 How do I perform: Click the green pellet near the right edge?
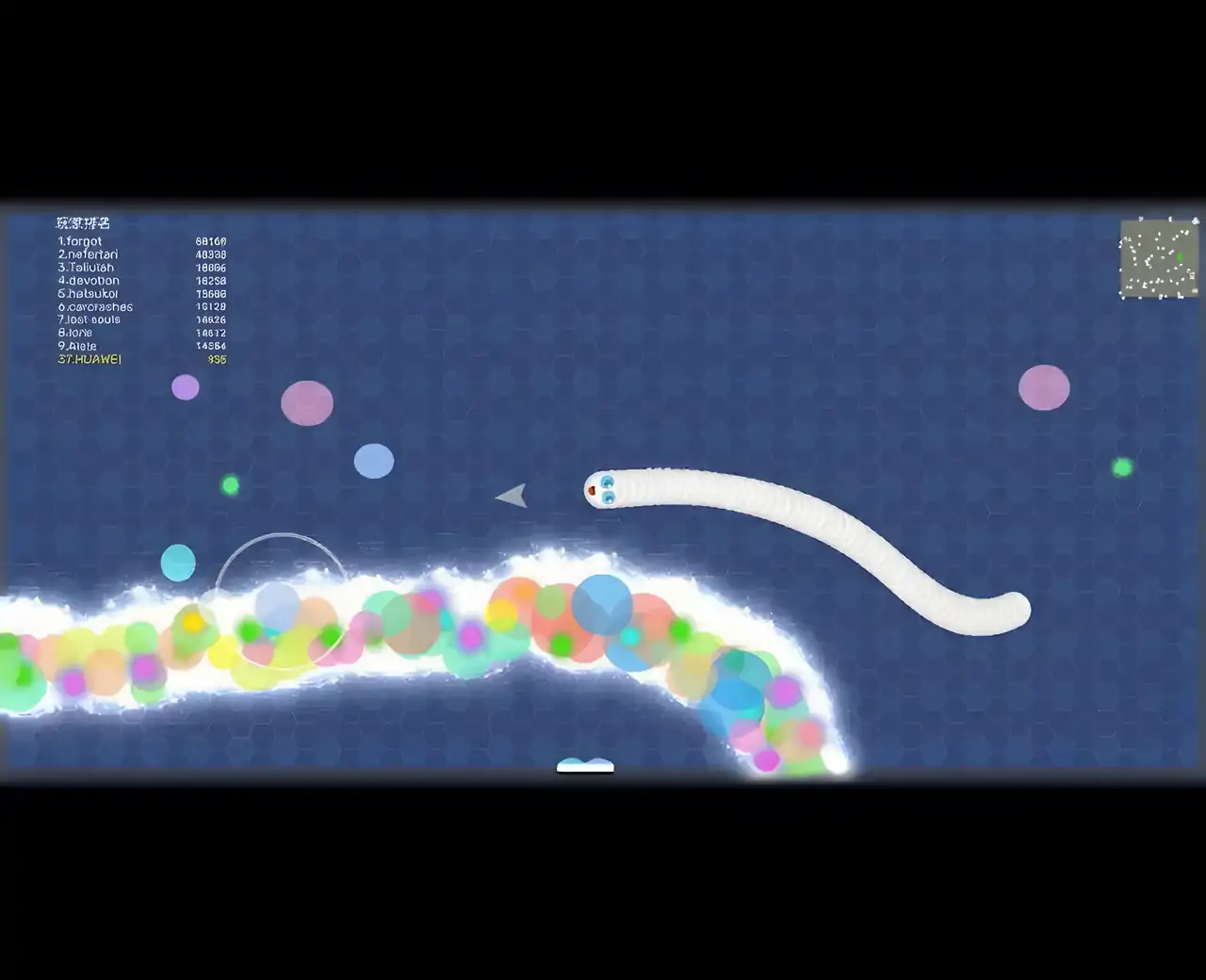pos(1121,465)
